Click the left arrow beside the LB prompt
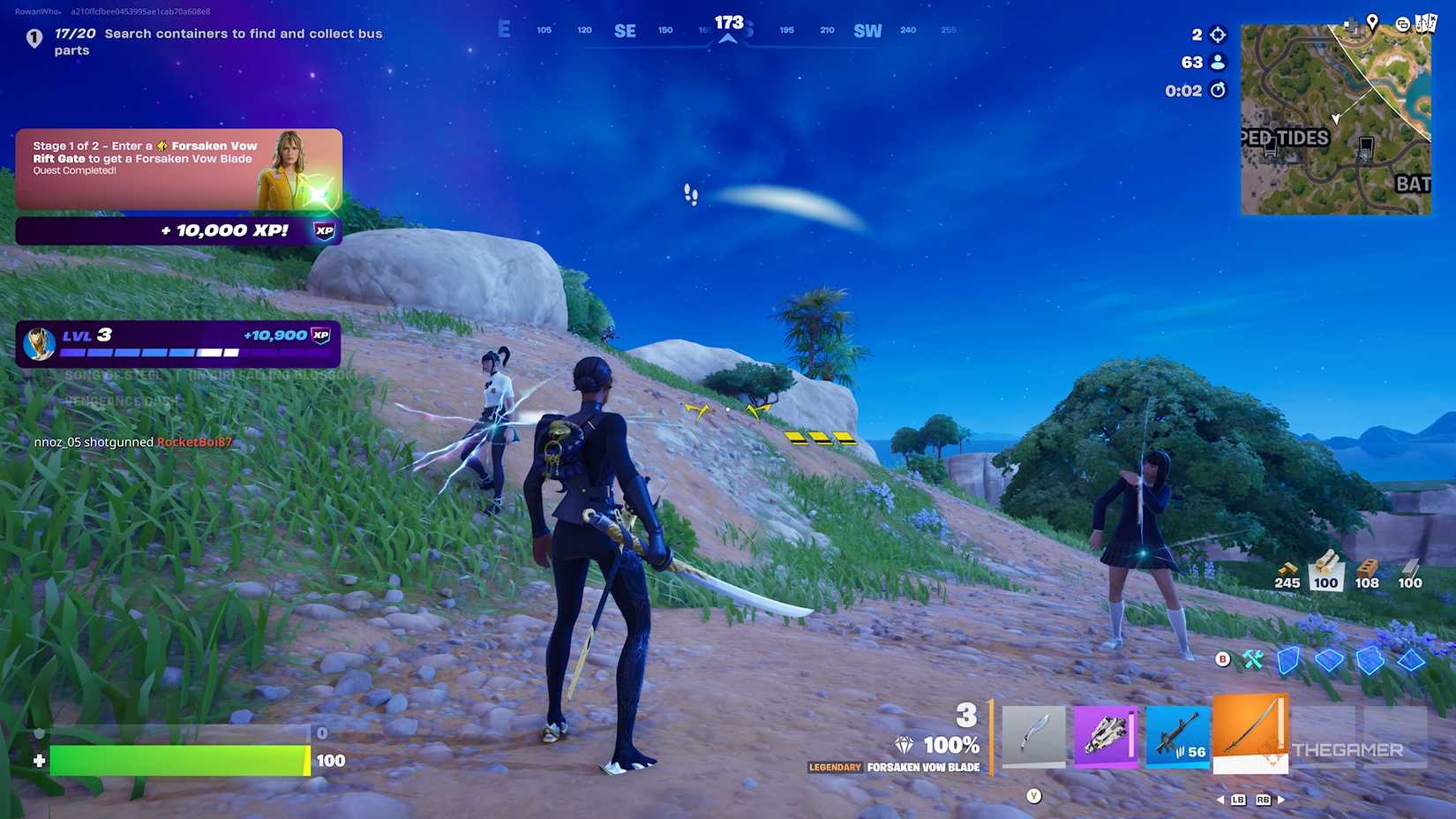Image resolution: width=1456 pixels, height=819 pixels. [x=1221, y=800]
